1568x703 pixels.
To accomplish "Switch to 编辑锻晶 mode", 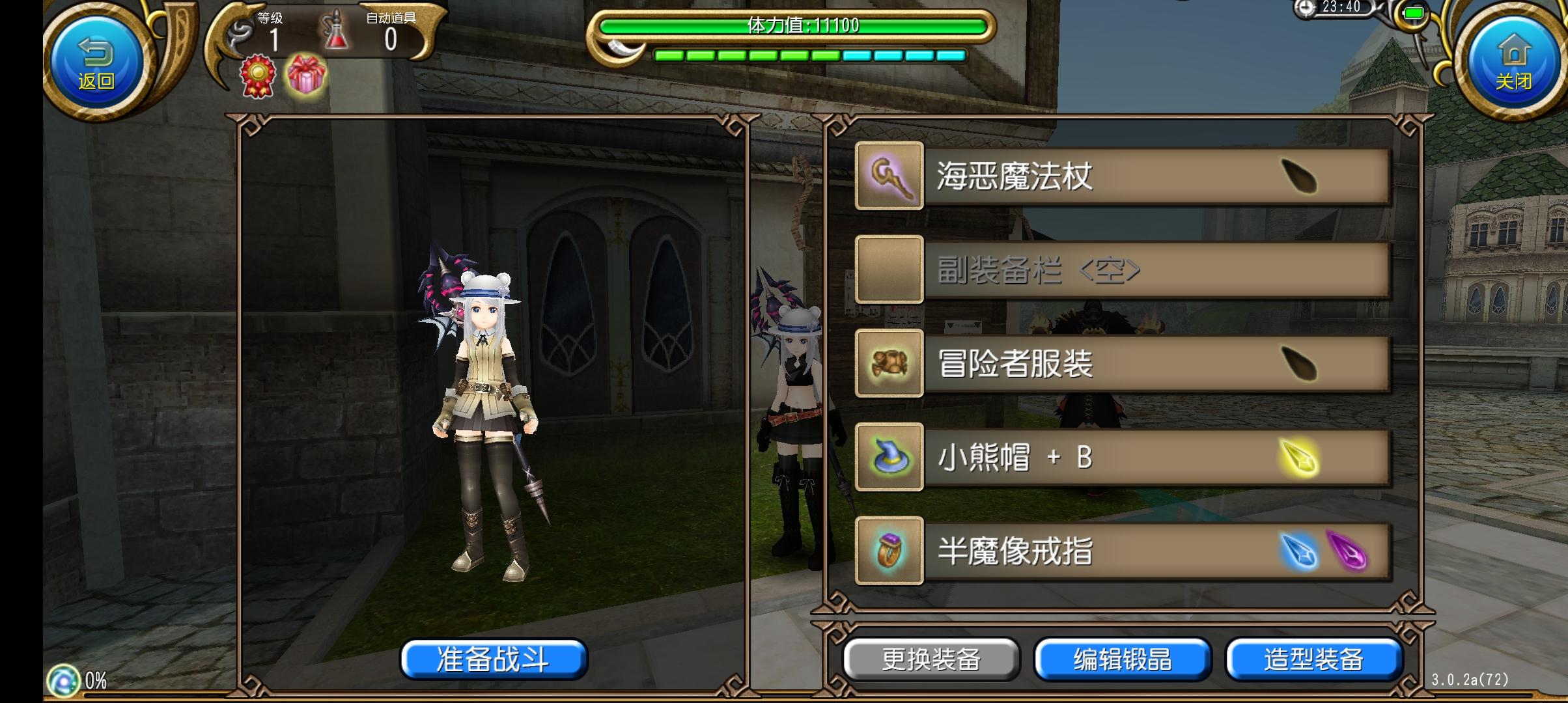I will point(1123,659).
